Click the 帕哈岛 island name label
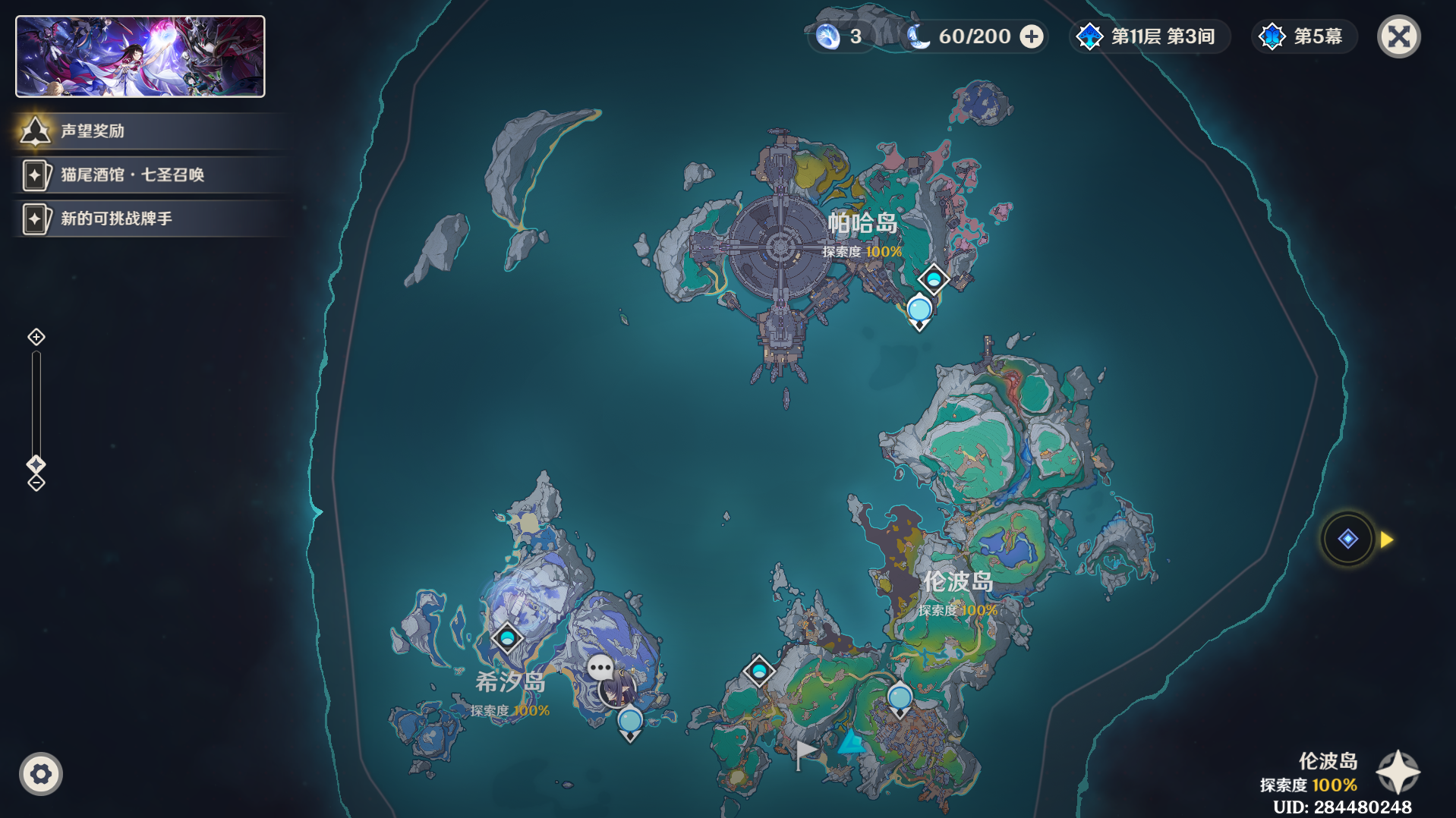Screen dimensions: 1456x818 (862, 223)
